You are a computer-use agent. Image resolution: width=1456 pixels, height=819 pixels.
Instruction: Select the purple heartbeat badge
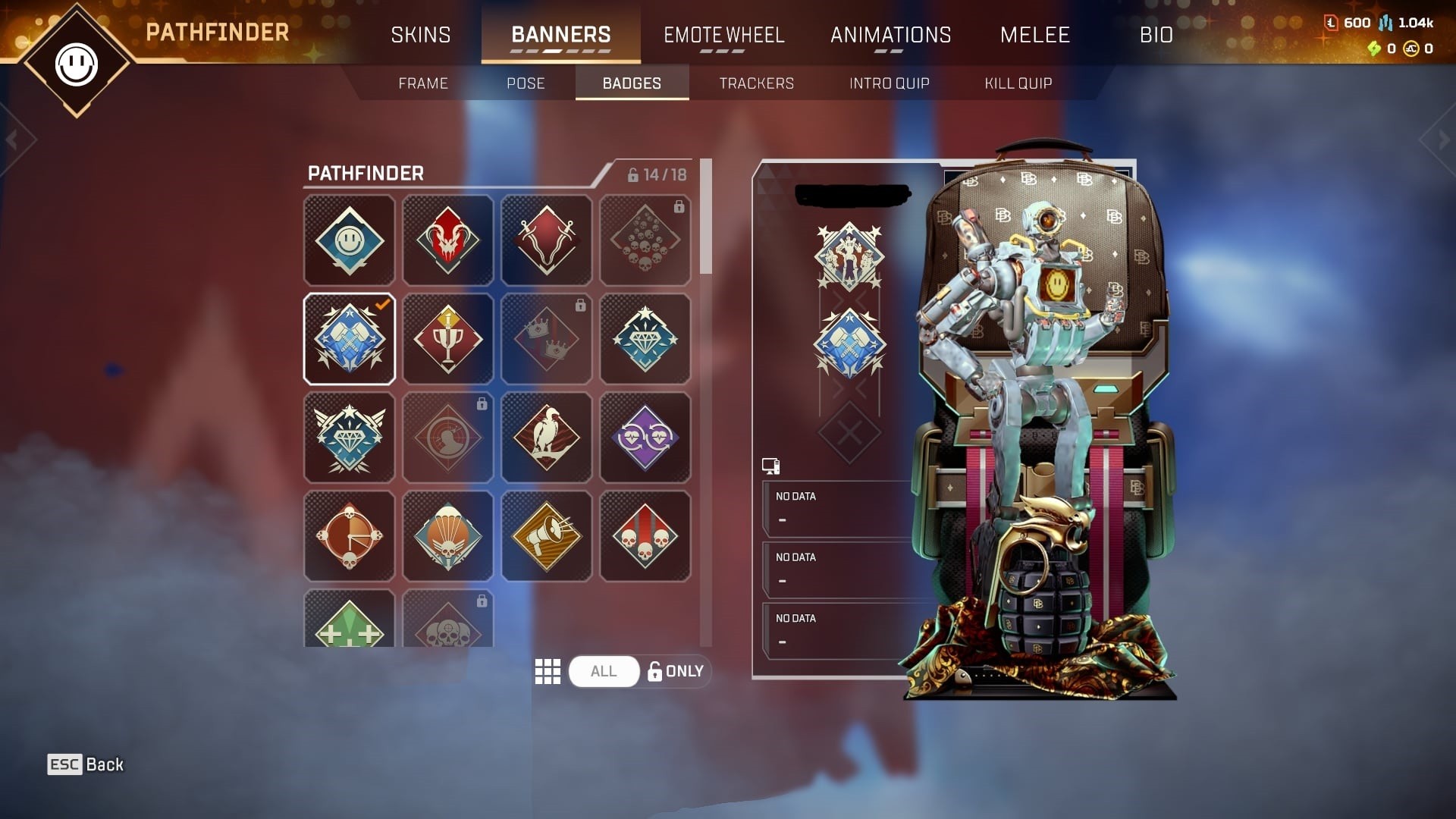[x=645, y=438]
